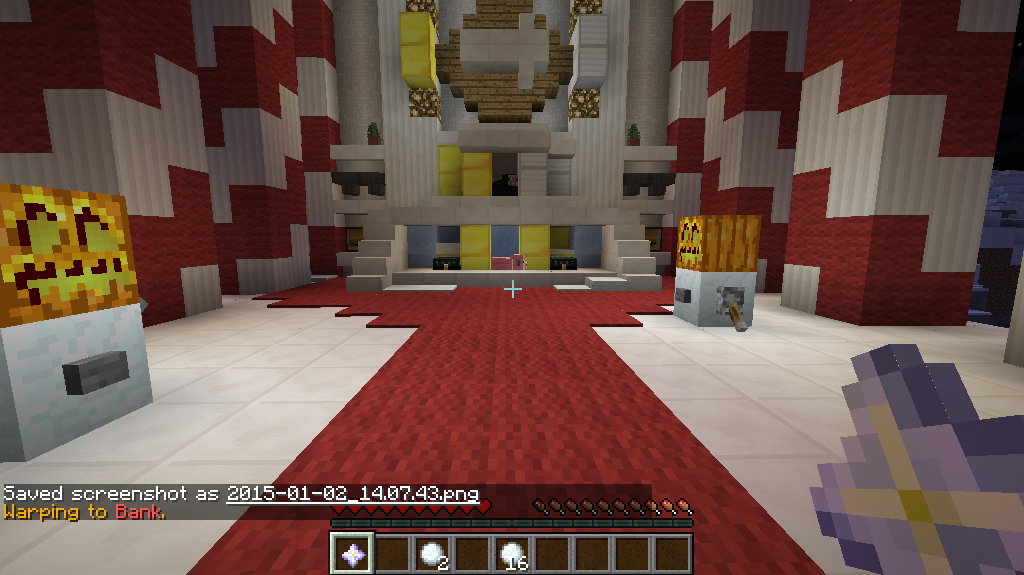The image size is (1024, 575).
Task: Choose the hotbar slot with 16 snowballs
Action: coord(512,552)
